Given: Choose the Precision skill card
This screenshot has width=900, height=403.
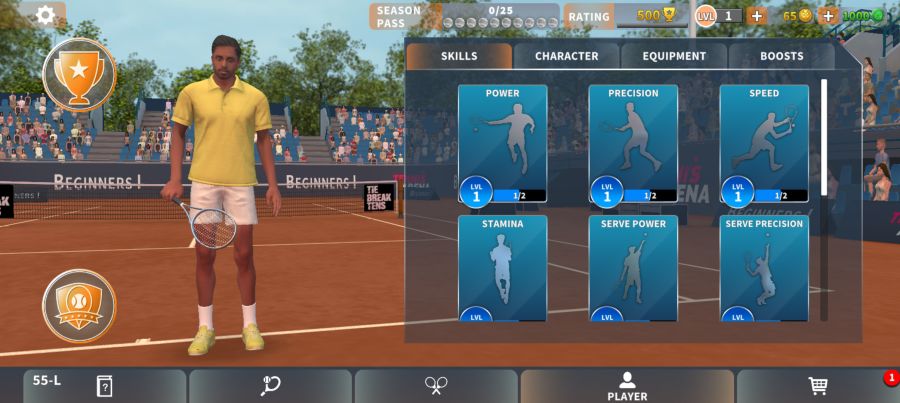Looking at the screenshot, I should pos(633,144).
